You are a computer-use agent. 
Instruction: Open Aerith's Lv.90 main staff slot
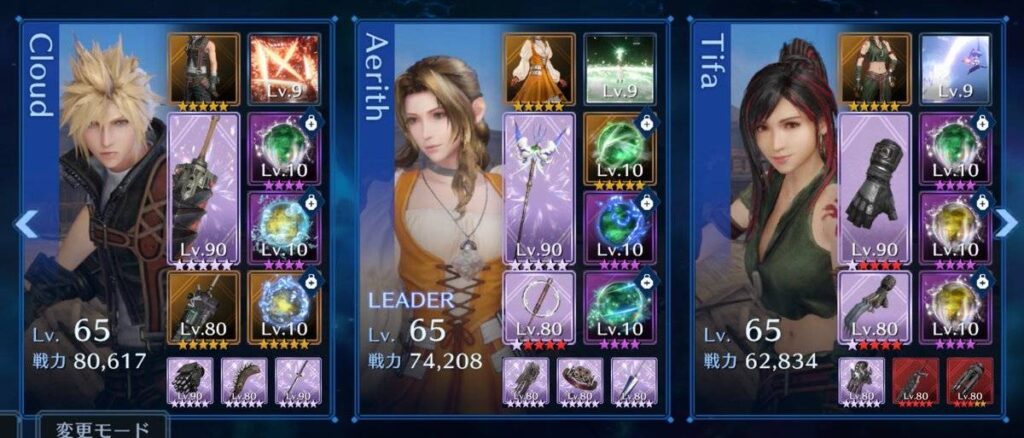coord(538,190)
